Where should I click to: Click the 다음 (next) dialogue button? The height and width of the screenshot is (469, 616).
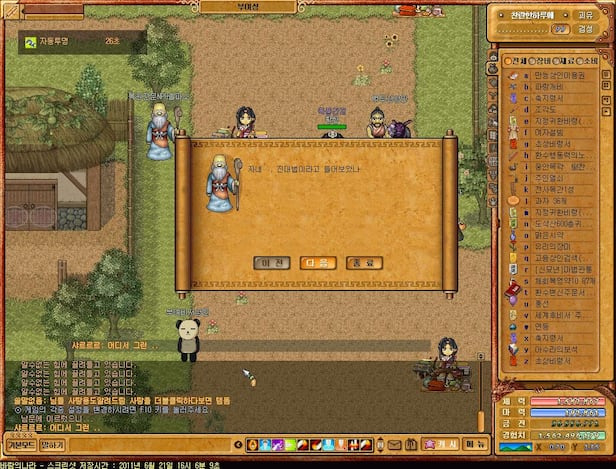pos(314,263)
